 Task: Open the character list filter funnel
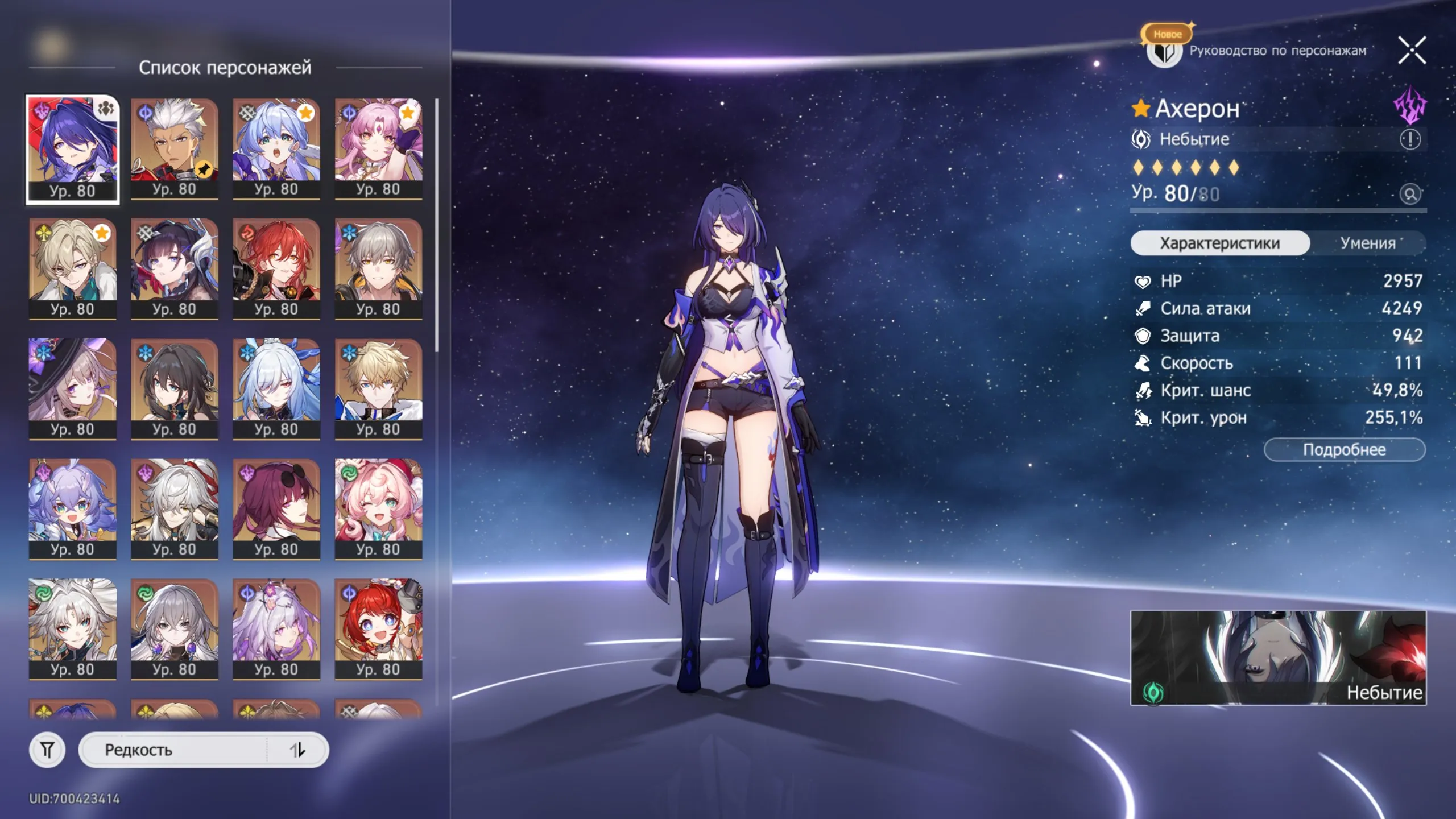47,750
